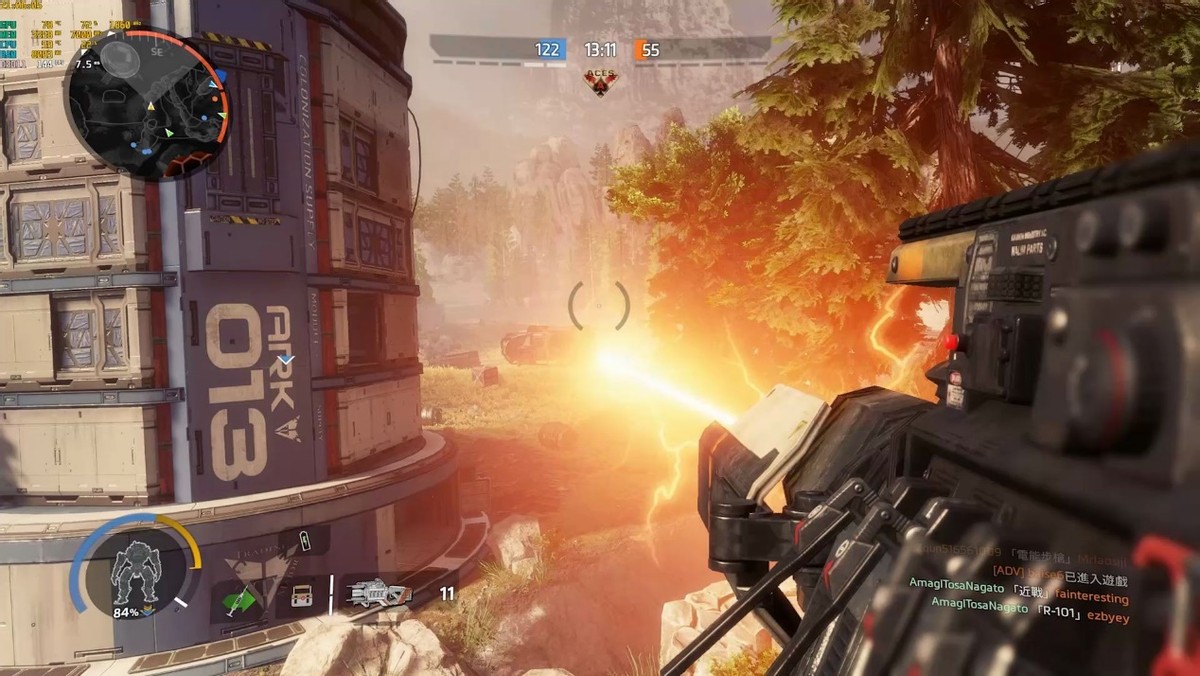
Task: Select the equipped launcher weapon icon
Action: pos(377,594)
